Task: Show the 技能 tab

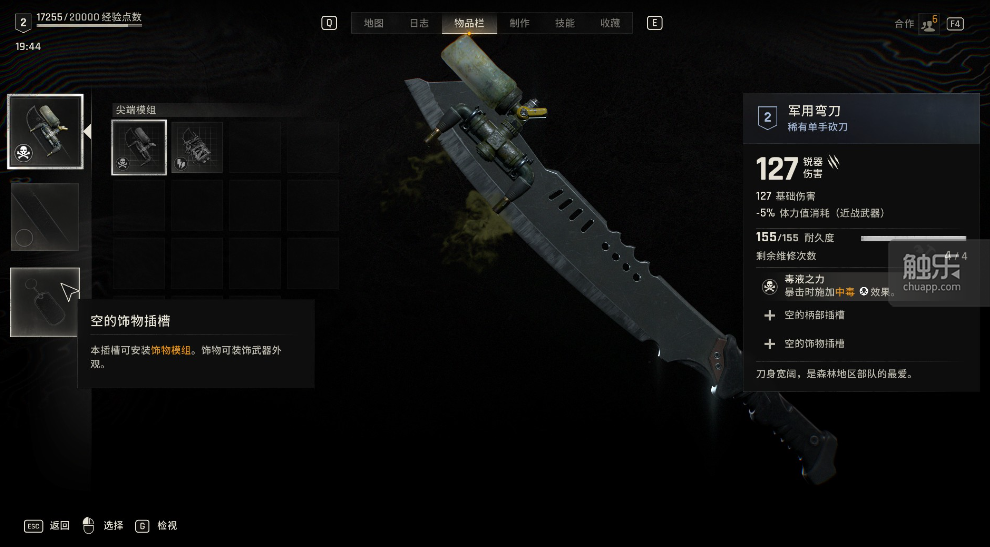Action: [x=564, y=23]
